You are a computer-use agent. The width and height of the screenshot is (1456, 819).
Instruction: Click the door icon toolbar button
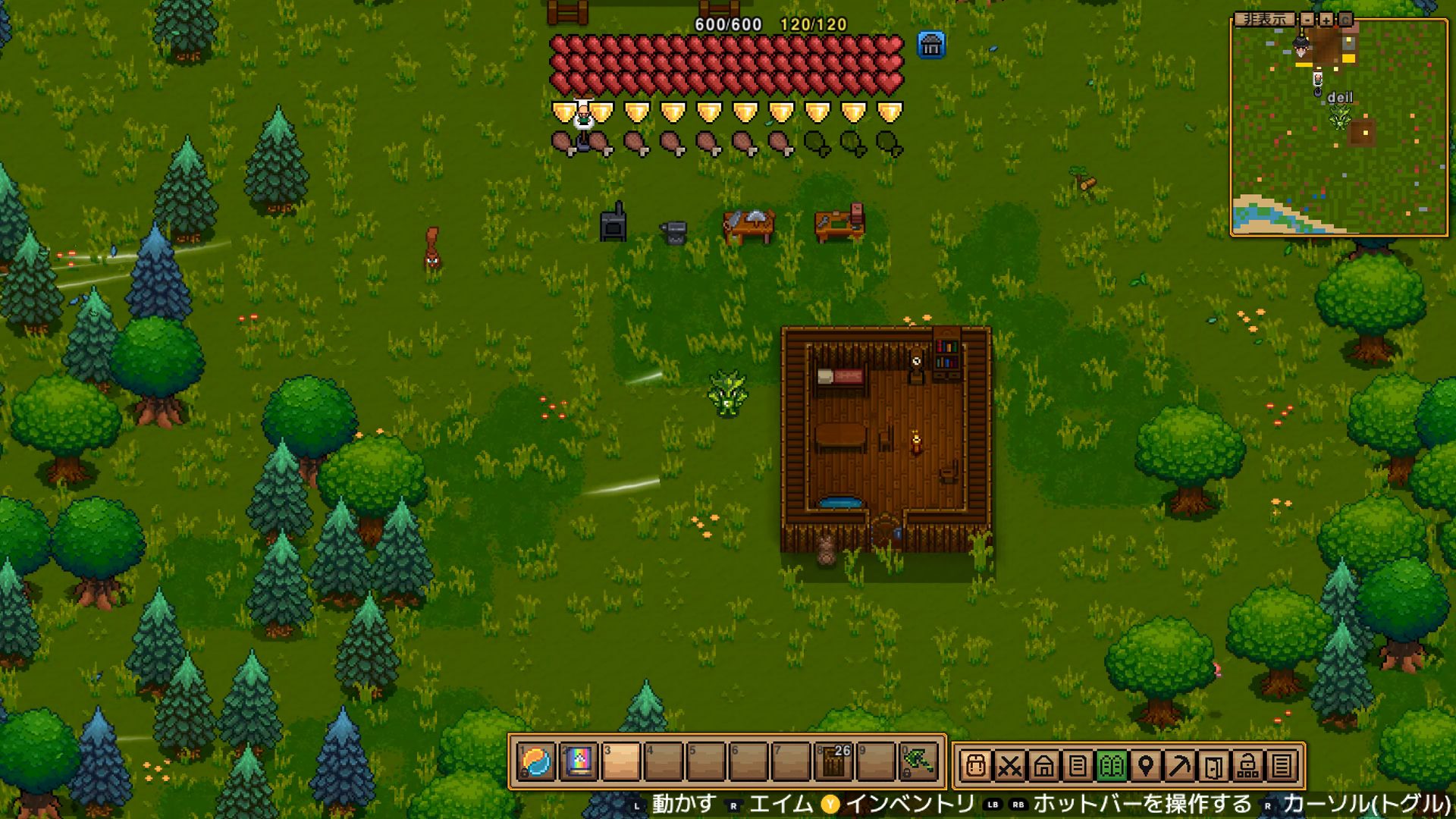click(1213, 766)
